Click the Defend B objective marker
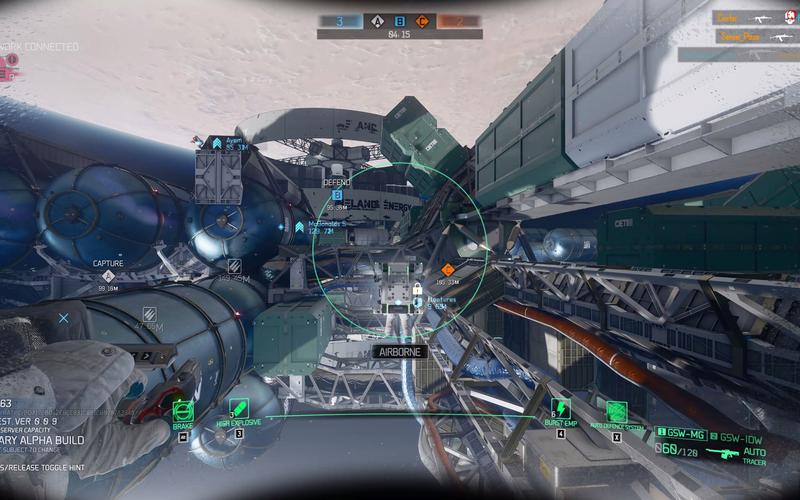The width and height of the screenshot is (800, 500). [x=337, y=195]
